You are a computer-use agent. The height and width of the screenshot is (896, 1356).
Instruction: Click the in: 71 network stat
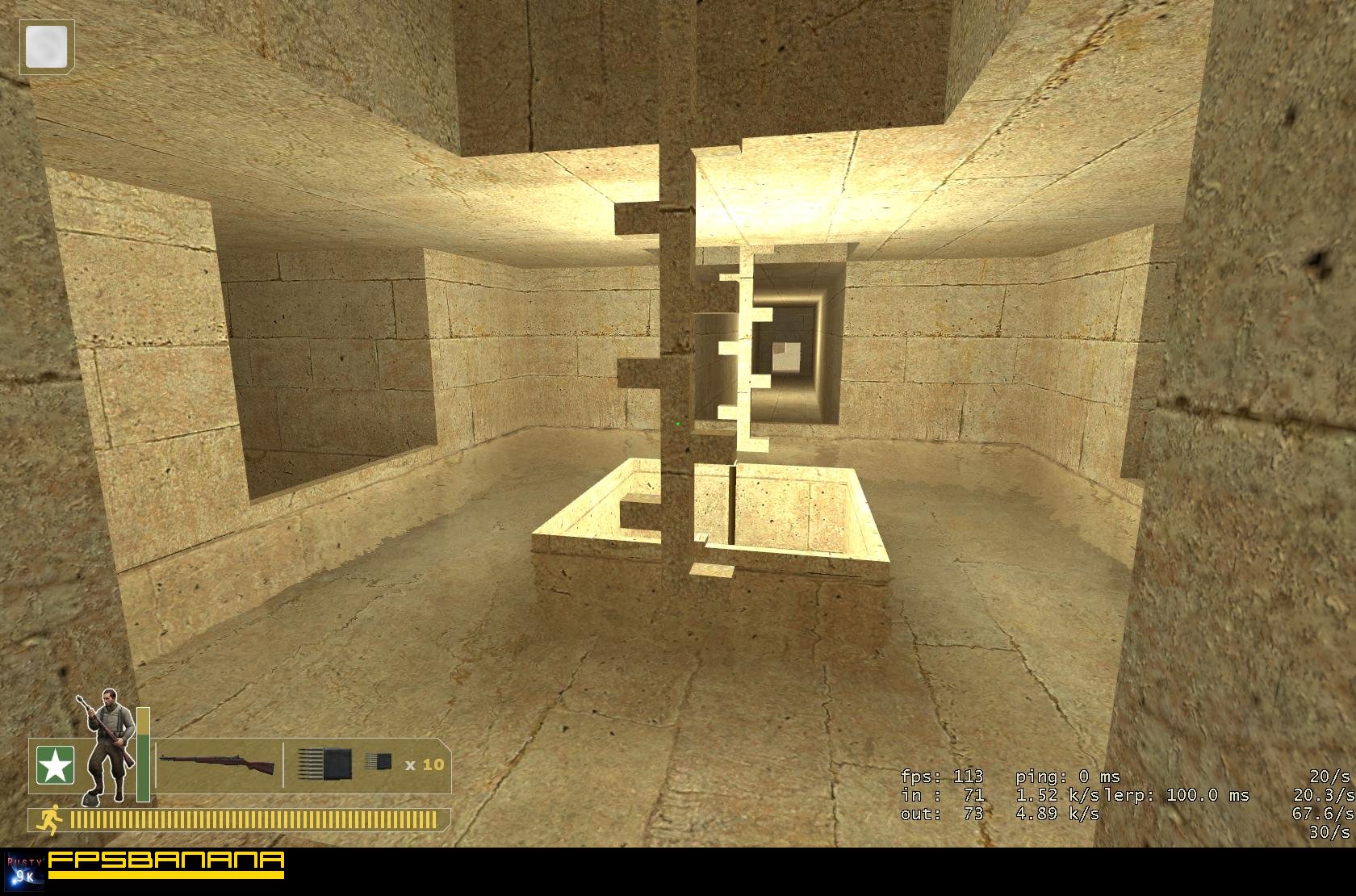(943, 798)
